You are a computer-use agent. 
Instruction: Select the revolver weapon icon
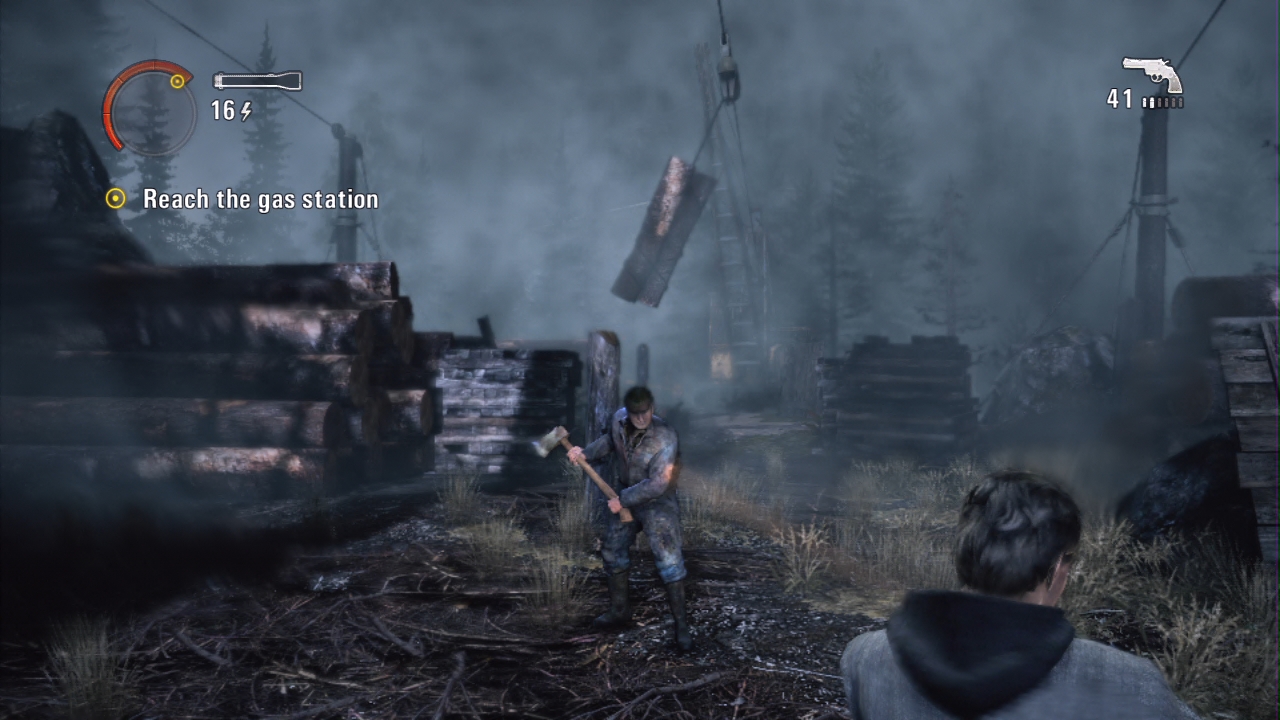(x=1152, y=74)
